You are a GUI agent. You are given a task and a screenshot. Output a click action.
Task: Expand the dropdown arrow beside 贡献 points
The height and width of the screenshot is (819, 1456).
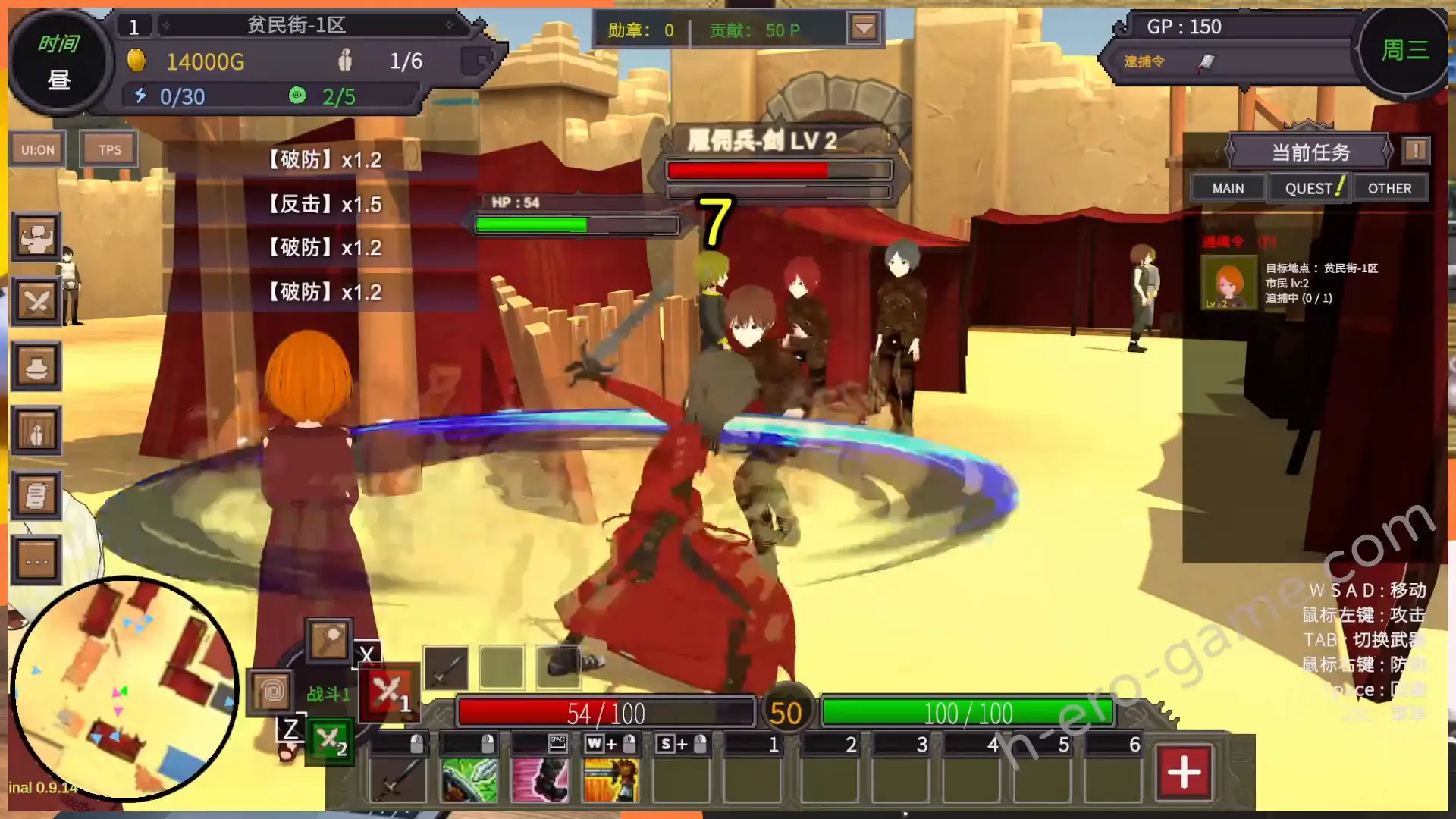pos(864,30)
